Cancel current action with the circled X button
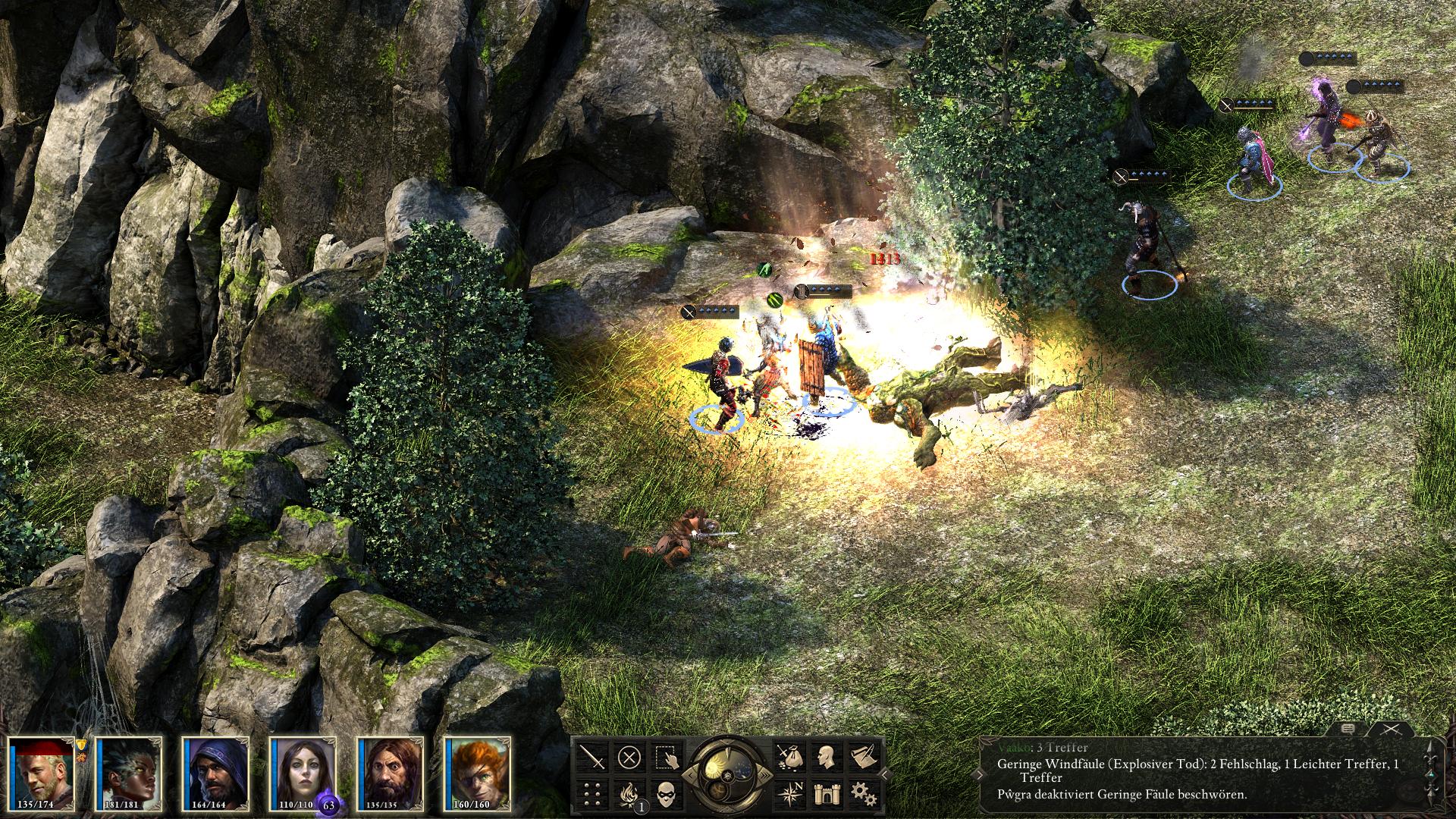This screenshot has width=1456, height=819. click(x=629, y=758)
